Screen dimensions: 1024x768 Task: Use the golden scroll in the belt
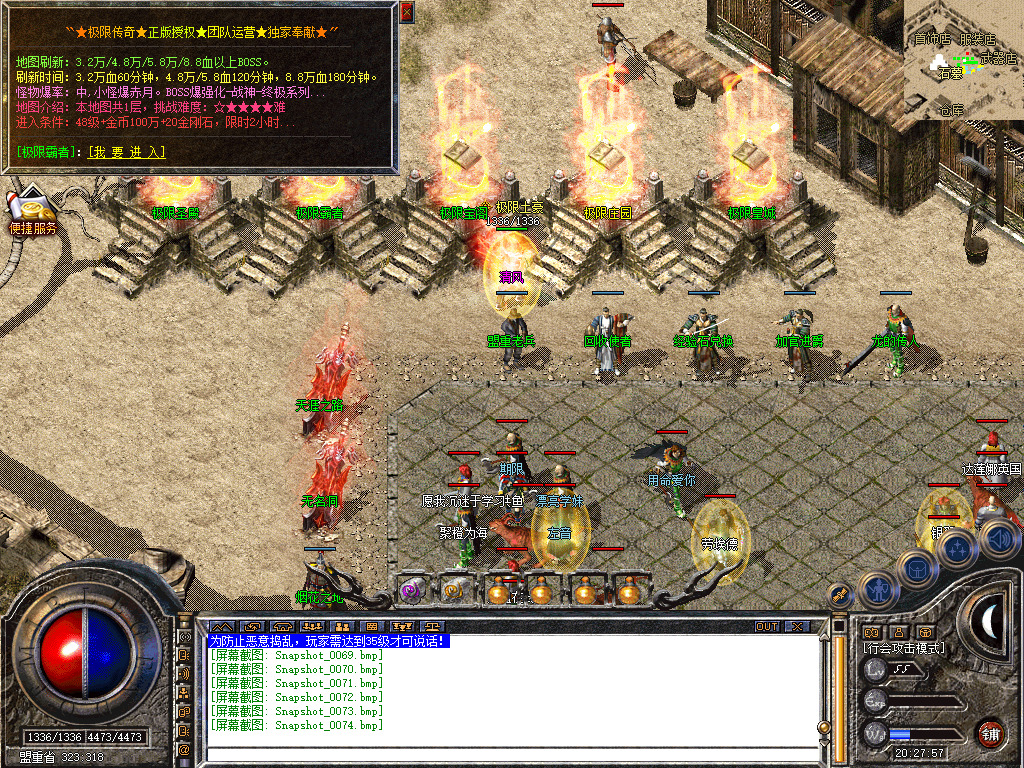click(455, 591)
